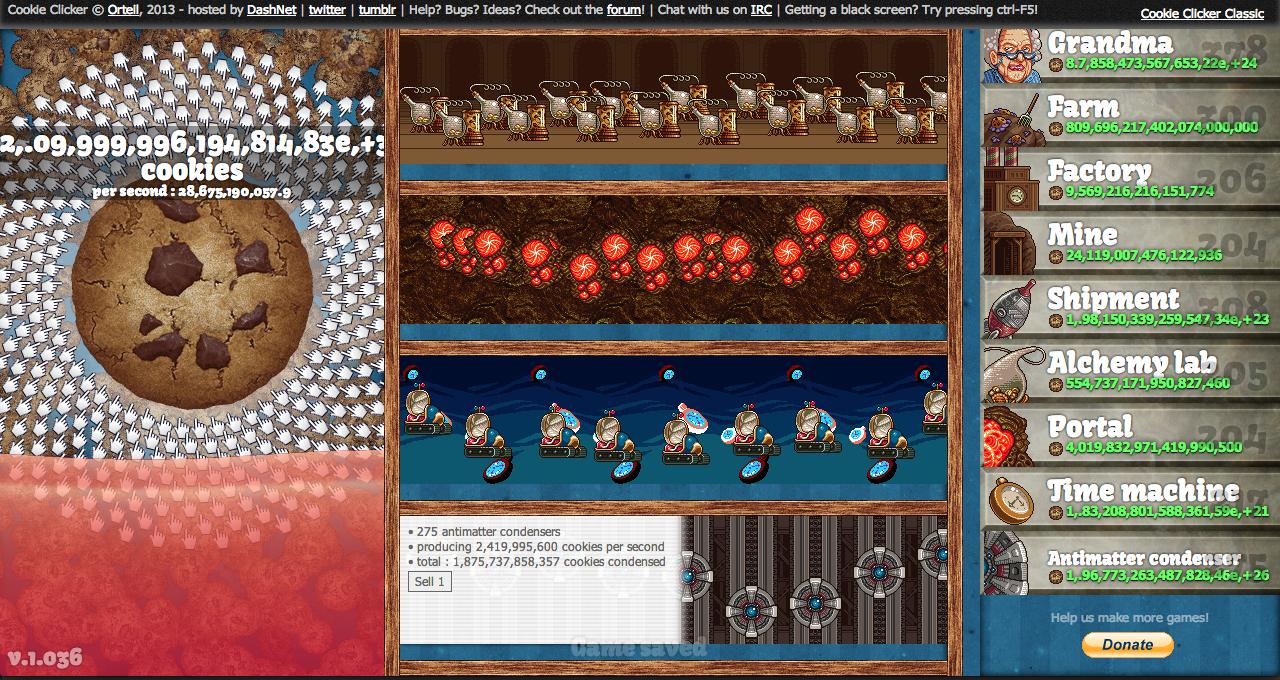Purchase a Time machine
The width and height of the screenshot is (1280, 680).
tap(1130, 502)
